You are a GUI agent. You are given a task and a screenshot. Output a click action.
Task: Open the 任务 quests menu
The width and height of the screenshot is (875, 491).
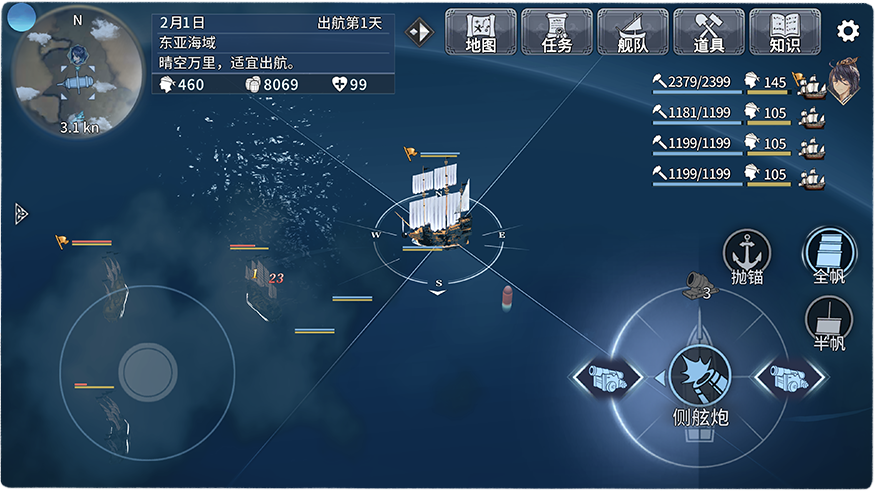tap(556, 32)
